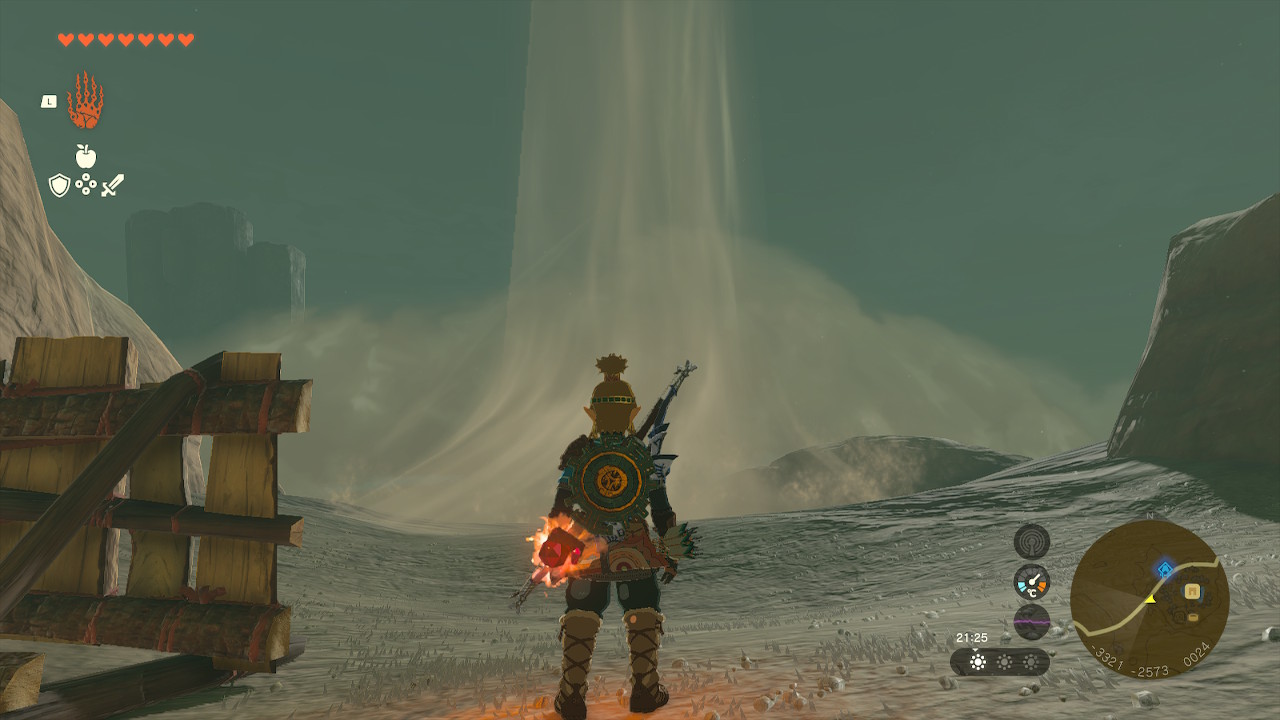Activate the orange hand ability icon
The image size is (1280, 720).
point(85,101)
